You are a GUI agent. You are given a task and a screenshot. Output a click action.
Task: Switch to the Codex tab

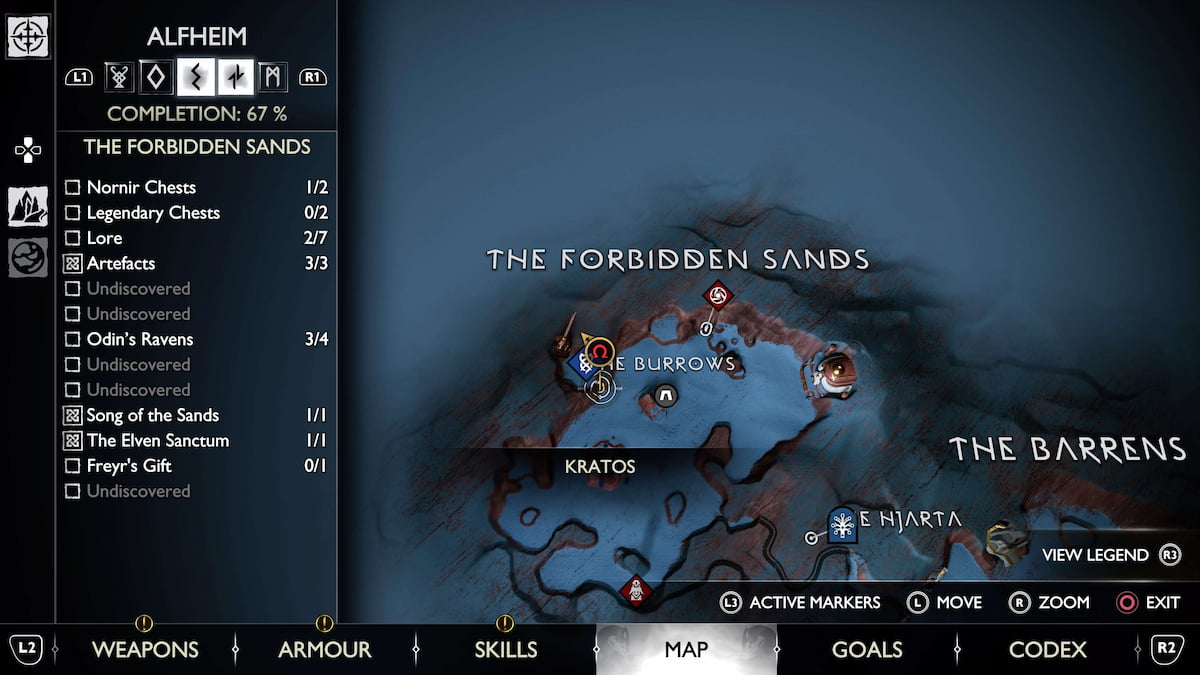(1047, 650)
